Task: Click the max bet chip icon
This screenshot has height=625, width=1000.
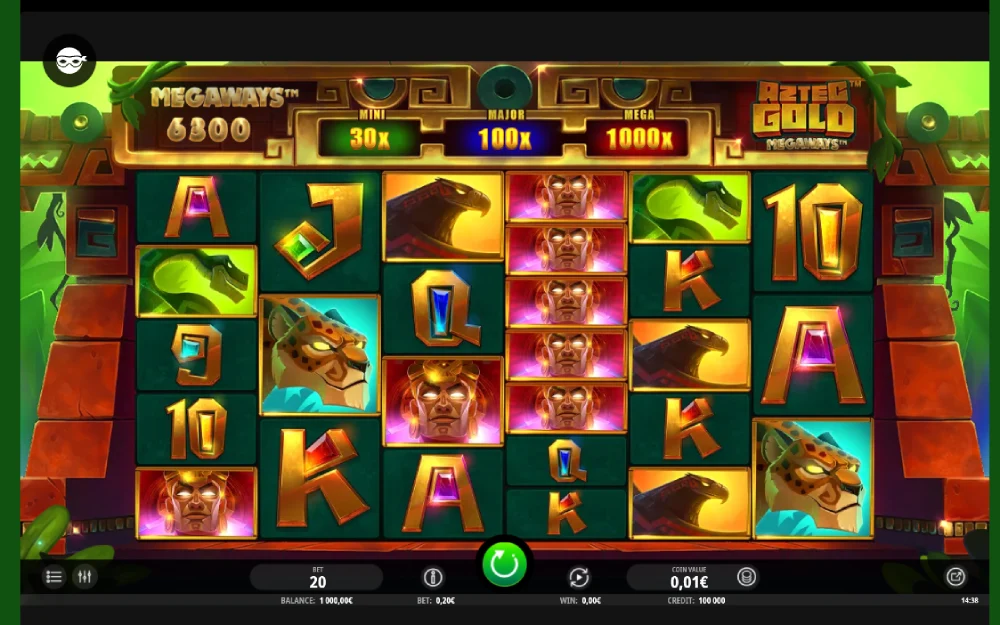Action: click(x=433, y=577)
